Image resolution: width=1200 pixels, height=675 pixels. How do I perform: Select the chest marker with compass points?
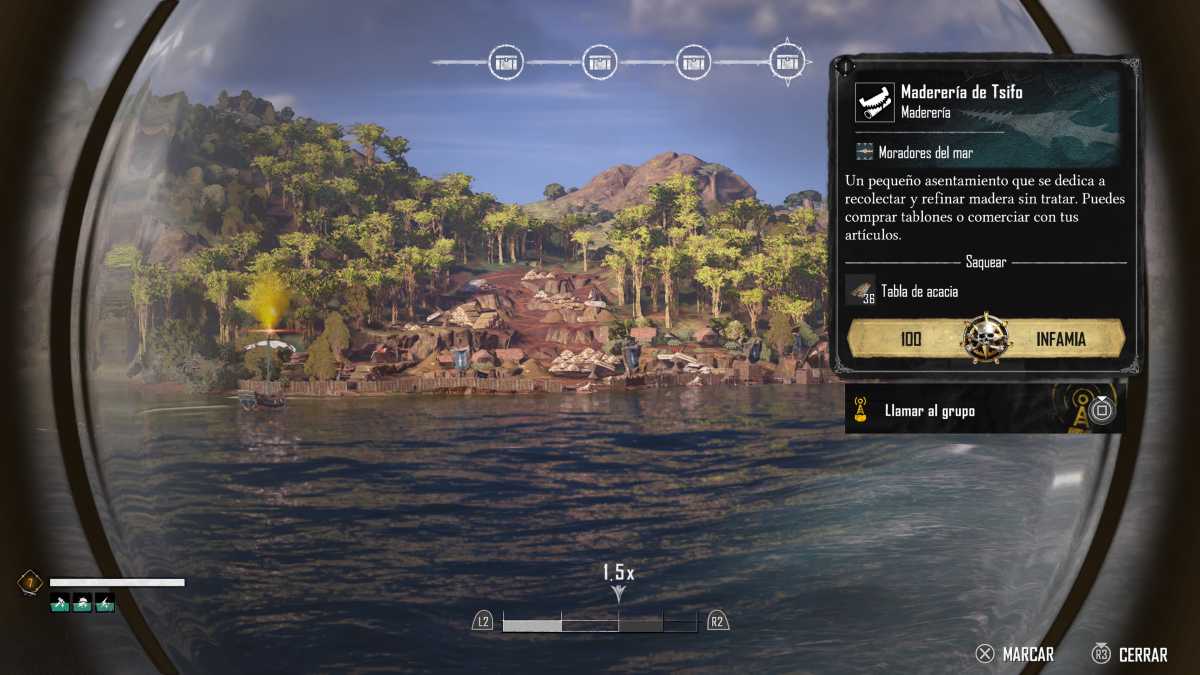point(788,62)
